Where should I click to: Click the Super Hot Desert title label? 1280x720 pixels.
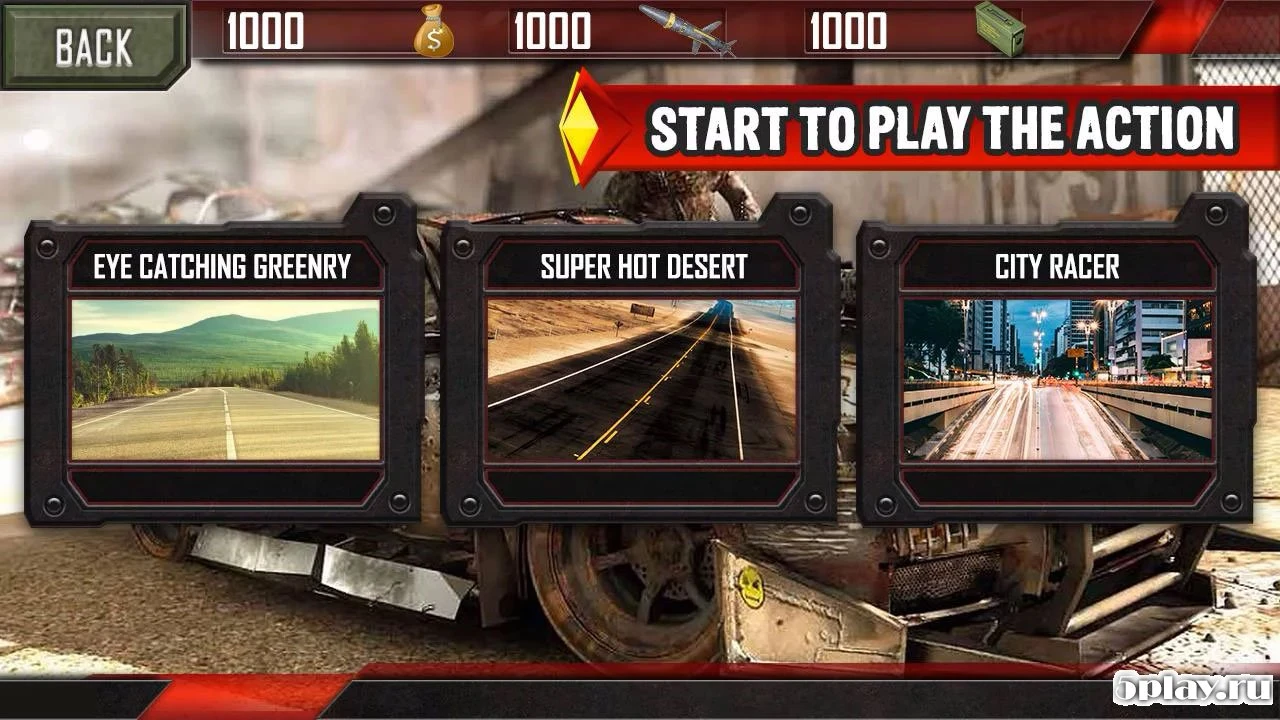[x=644, y=265]
